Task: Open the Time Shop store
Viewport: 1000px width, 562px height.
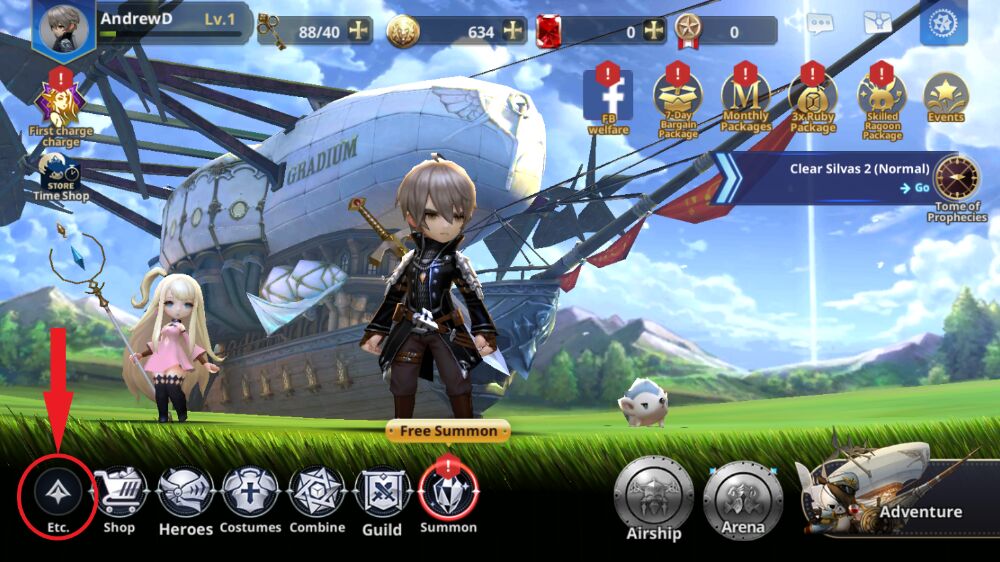Action: 60,172
